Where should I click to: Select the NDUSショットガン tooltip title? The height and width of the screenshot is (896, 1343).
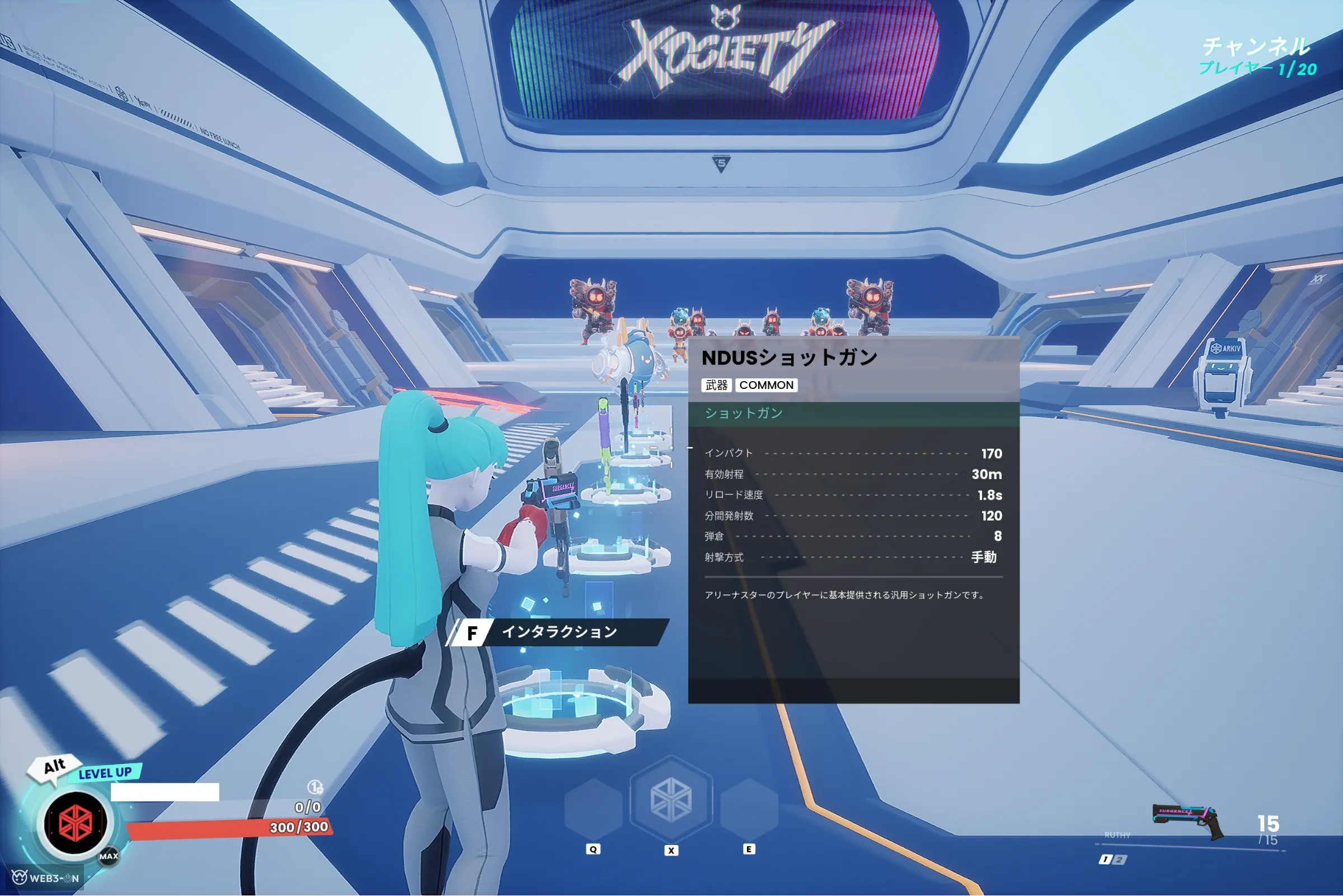click(789, 358)
